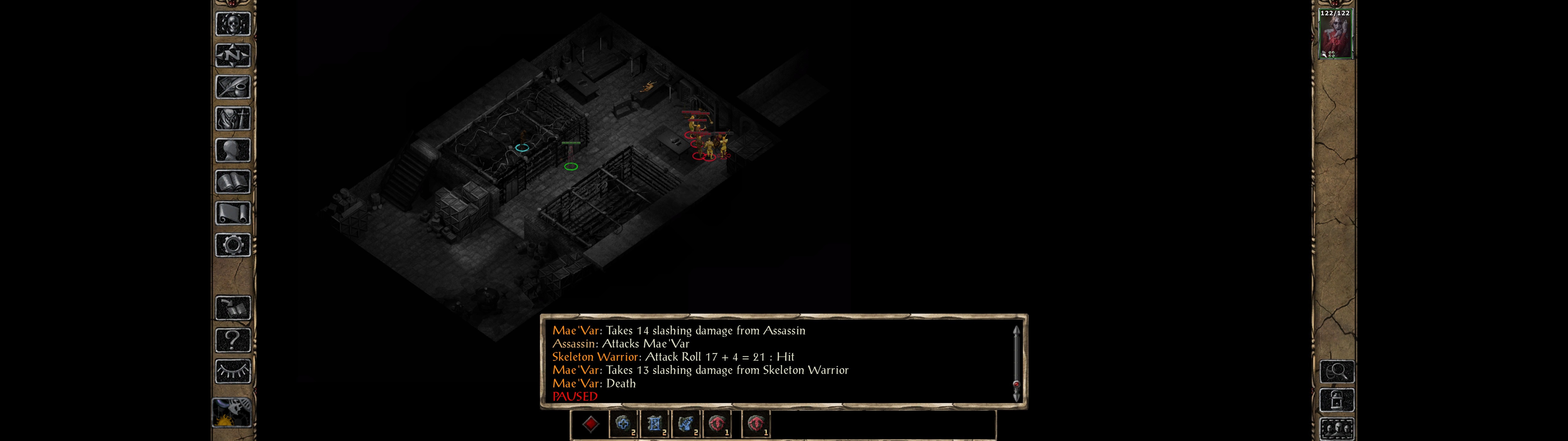The width and height of the screenshot is (1568, 441).
Task: Activate the blue hourglass spell icon
Action: (654, 424)
